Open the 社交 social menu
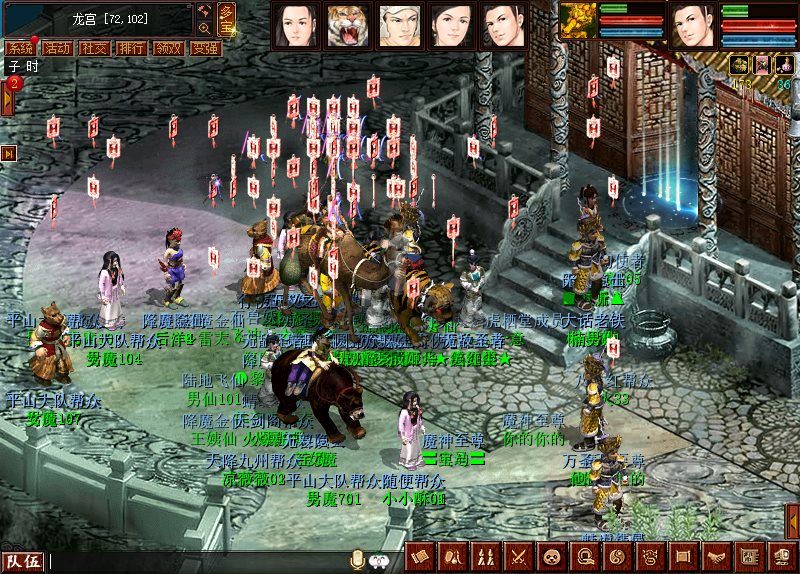Image resolution: width=800 pixels, height=574 pixels. pyautogui.click(x=95, y=47)
